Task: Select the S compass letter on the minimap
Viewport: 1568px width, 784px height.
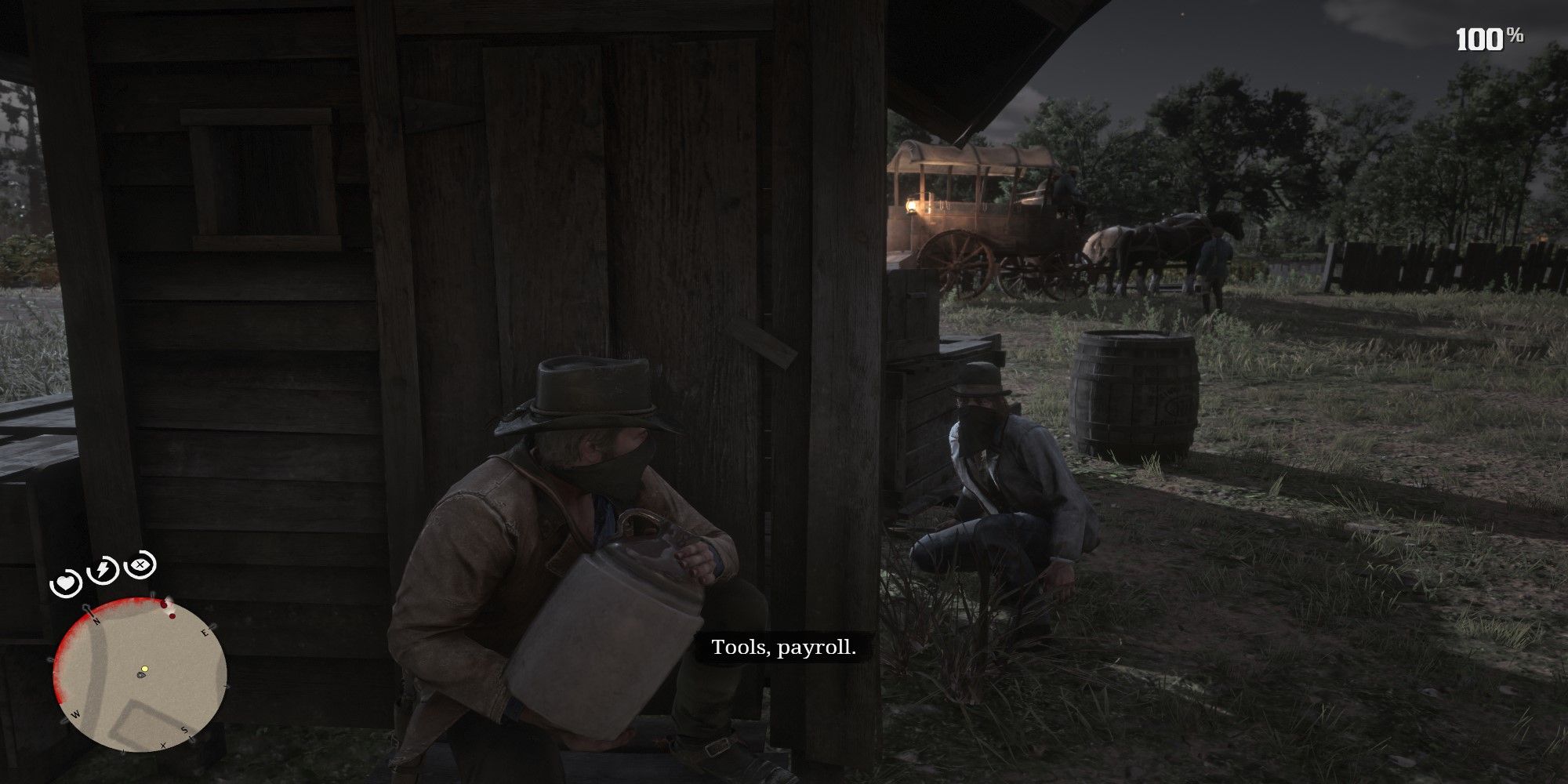Action: click(x=185, y=729)
